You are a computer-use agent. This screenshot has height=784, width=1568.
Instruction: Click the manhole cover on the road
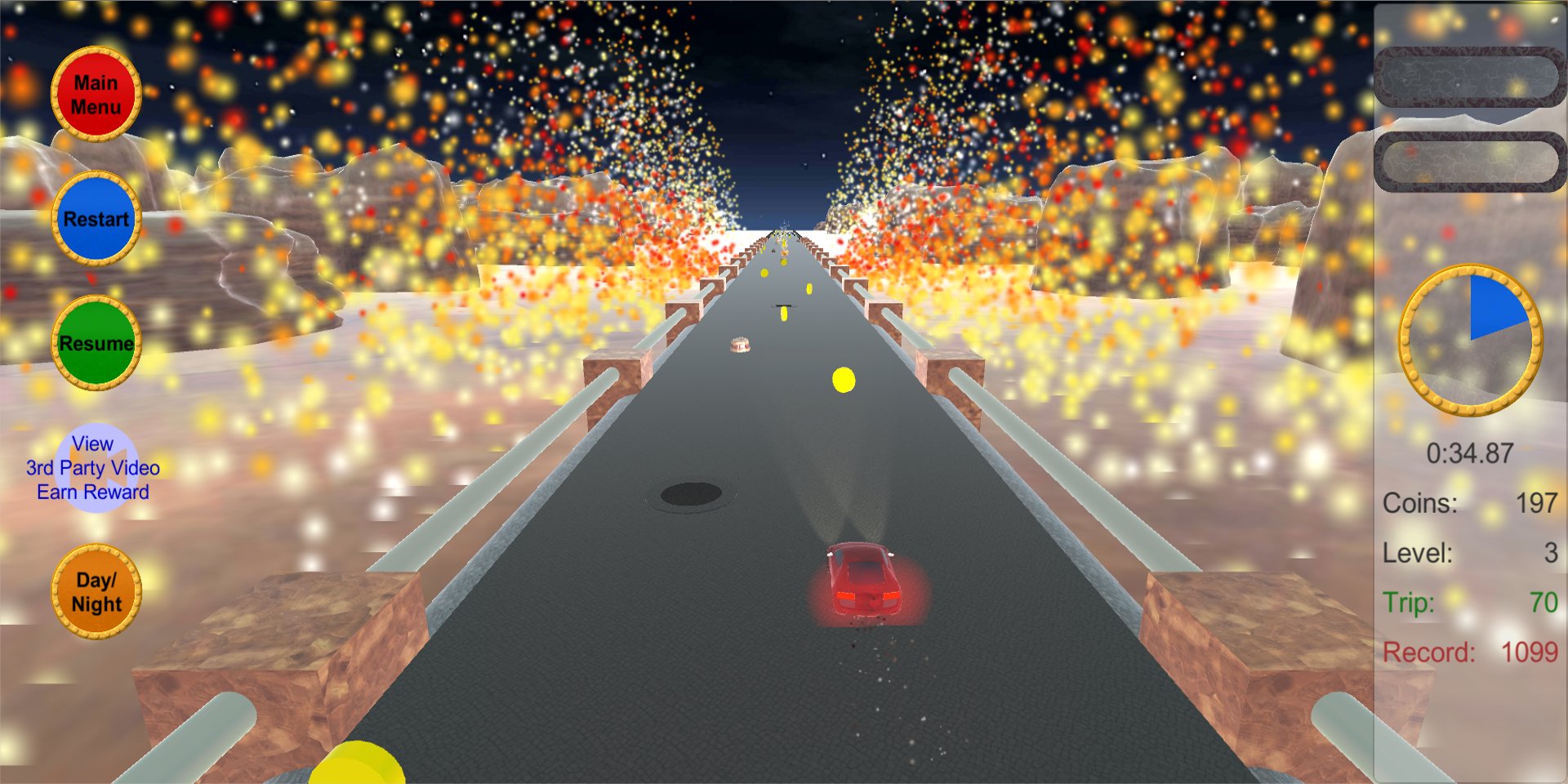(x=691, y=492)
